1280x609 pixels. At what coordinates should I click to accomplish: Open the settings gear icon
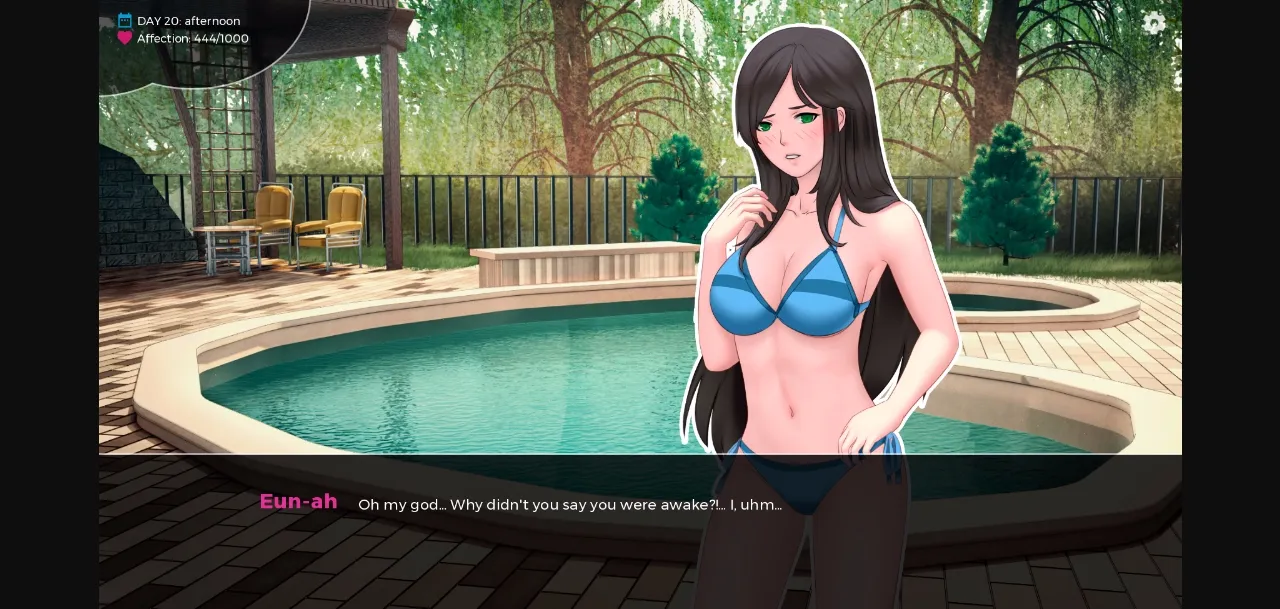[x=1154, y=23]
